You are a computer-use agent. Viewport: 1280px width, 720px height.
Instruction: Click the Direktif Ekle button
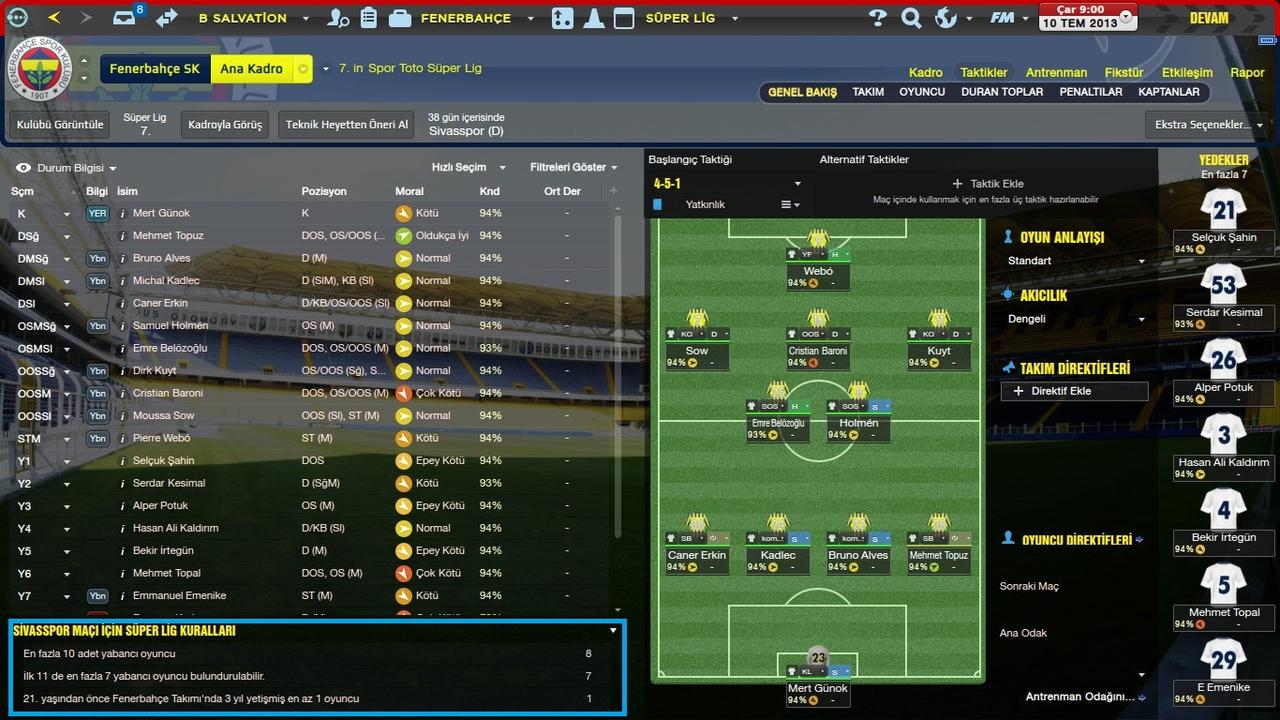1074,391
